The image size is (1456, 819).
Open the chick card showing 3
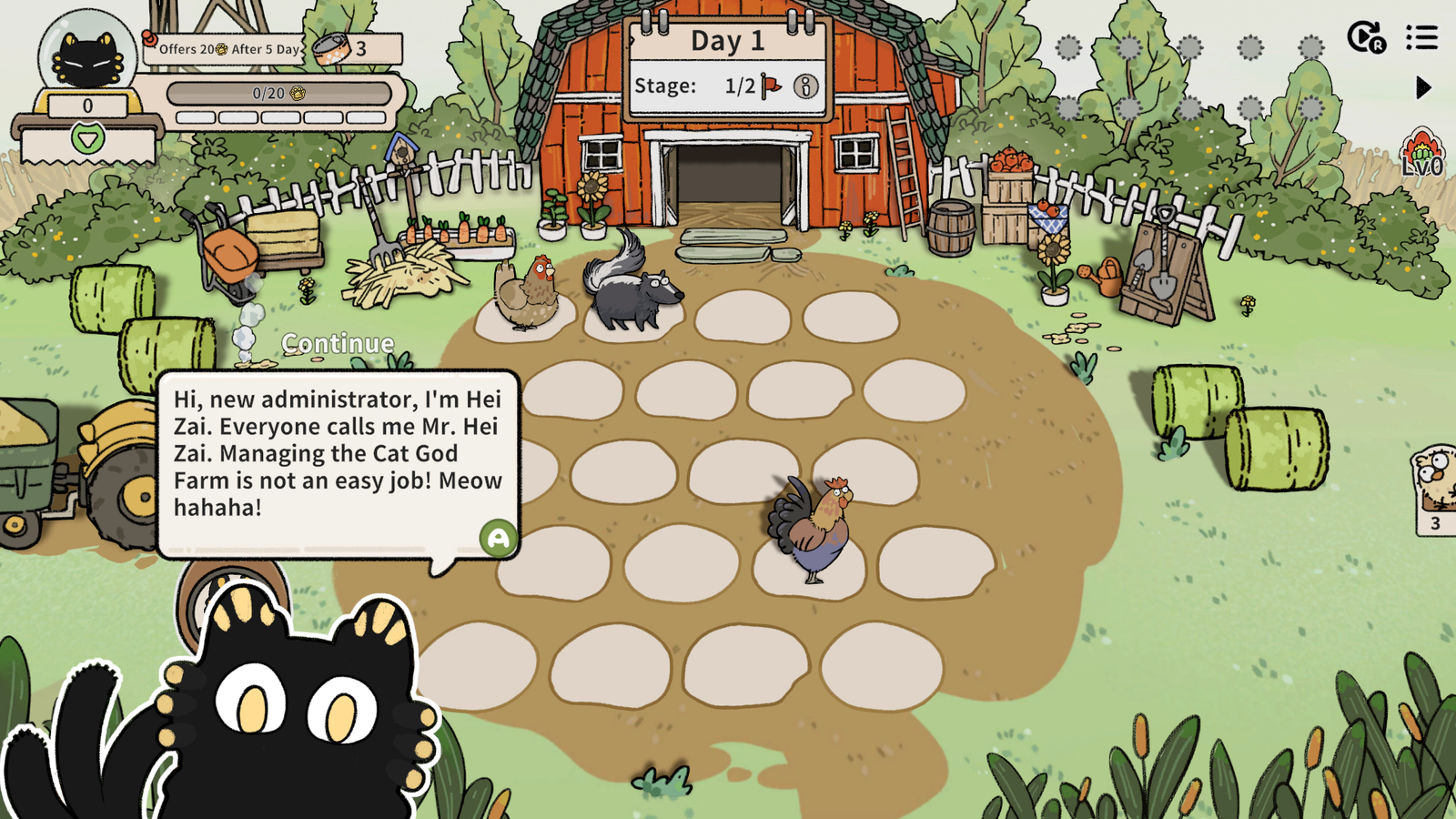click(x=1435, y=489)
